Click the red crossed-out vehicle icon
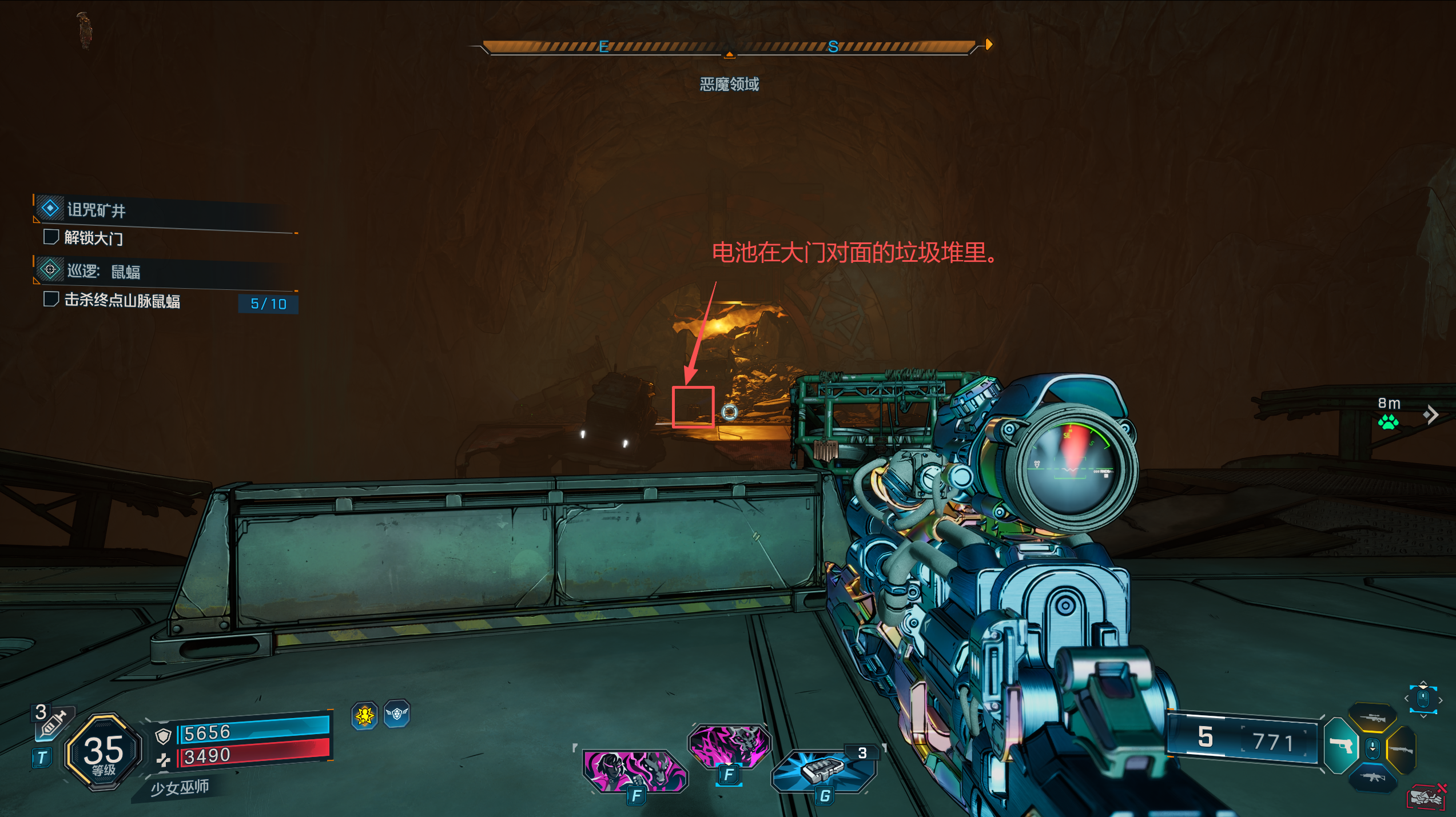 (1427, 796)
